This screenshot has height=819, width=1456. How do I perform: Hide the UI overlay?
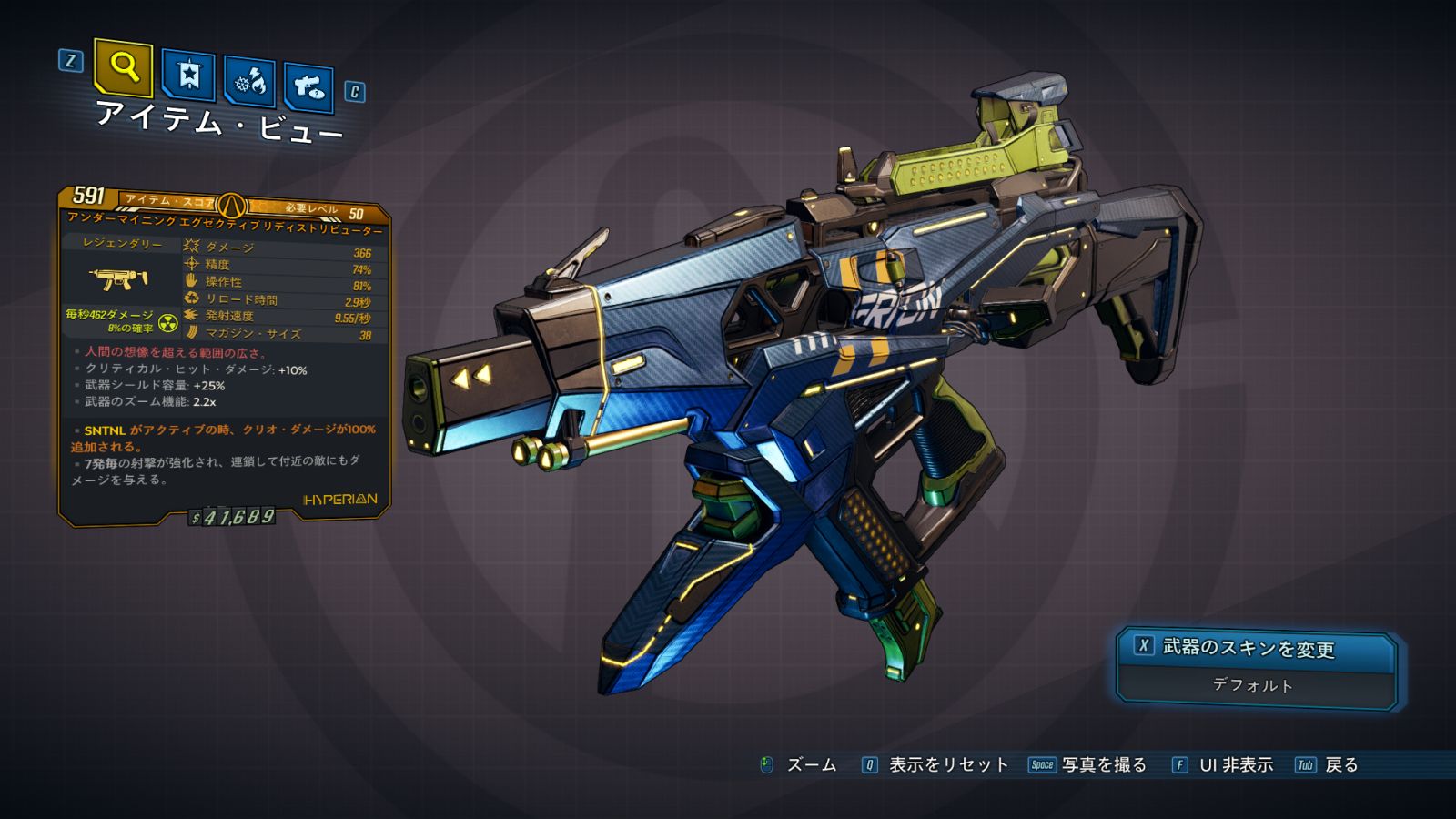point(1223,765)
